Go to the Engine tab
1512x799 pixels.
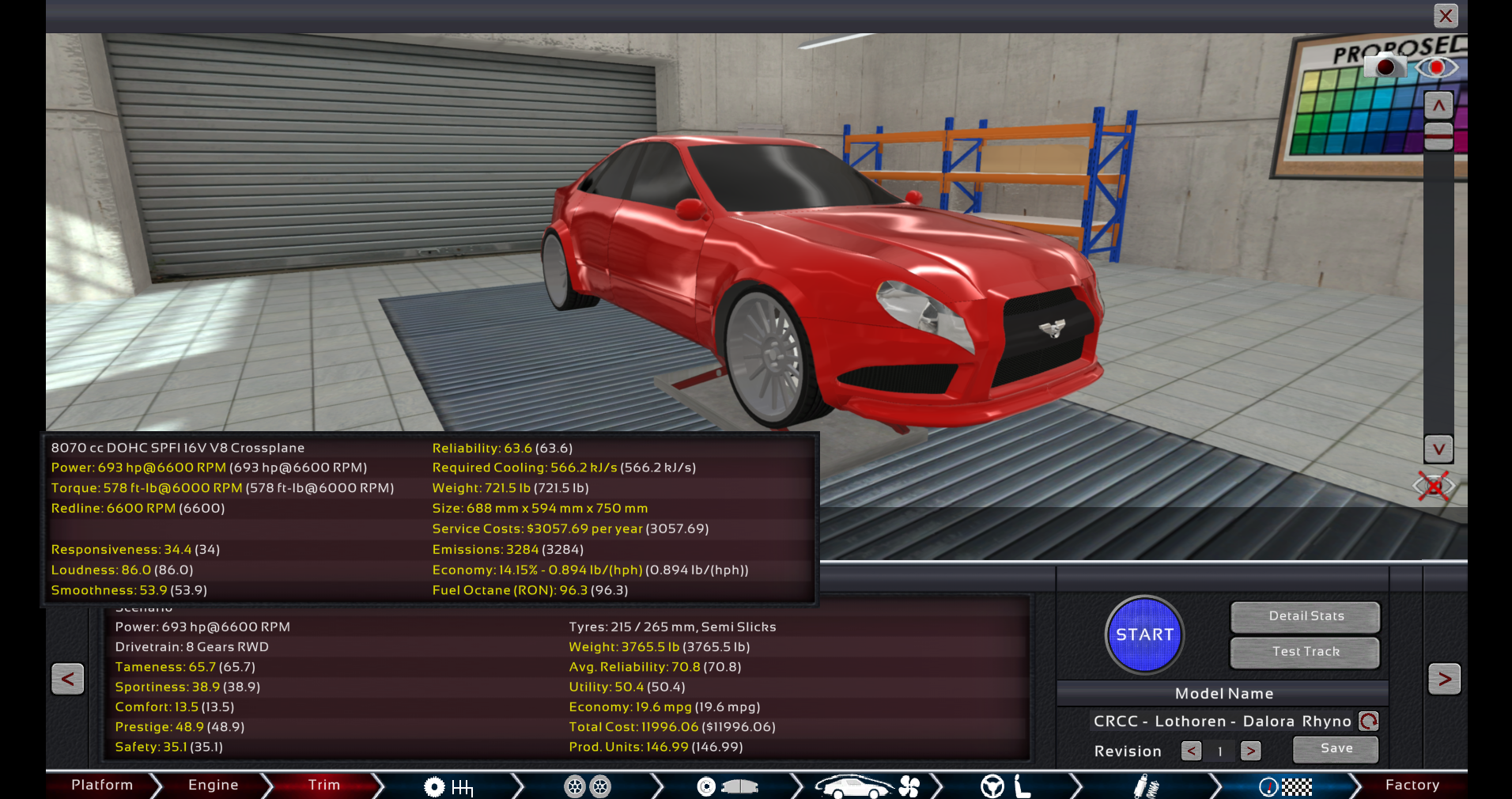tap(213, 785)
